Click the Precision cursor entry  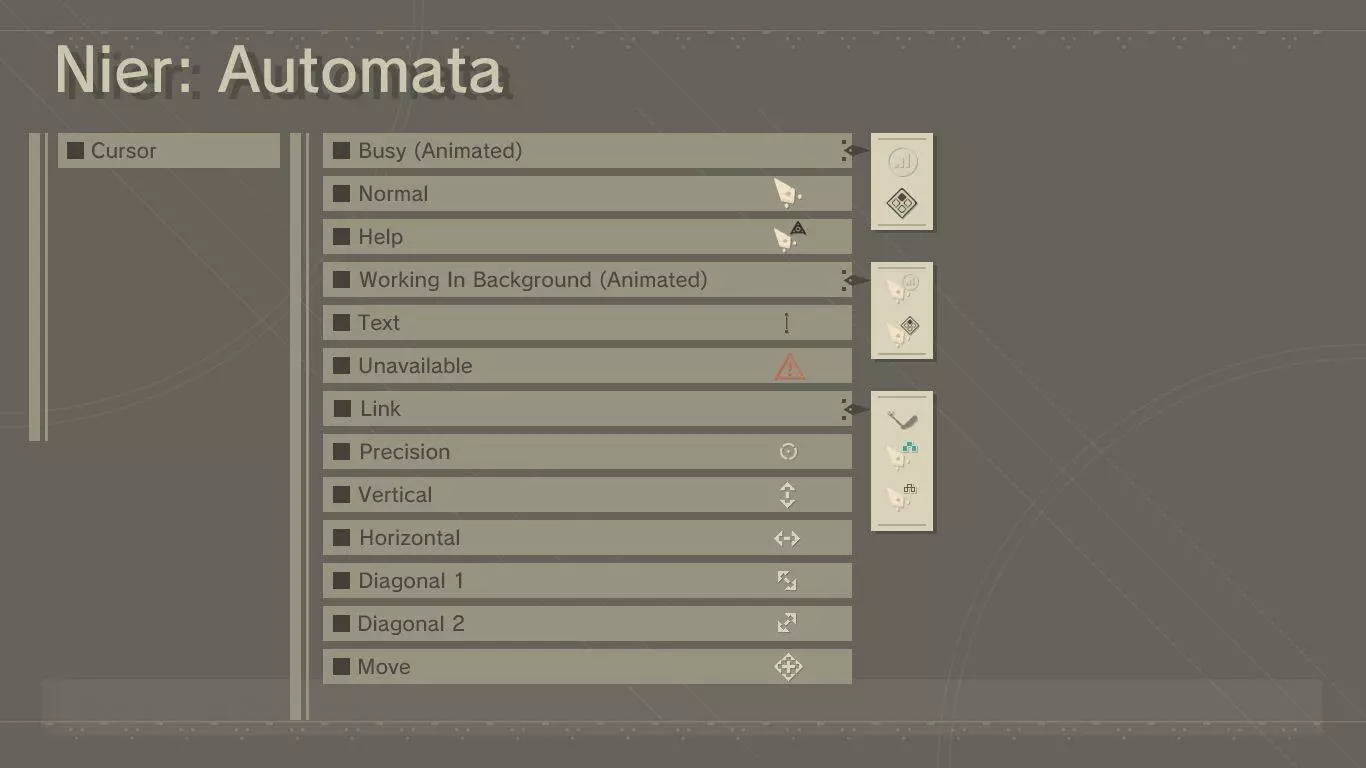586,452
